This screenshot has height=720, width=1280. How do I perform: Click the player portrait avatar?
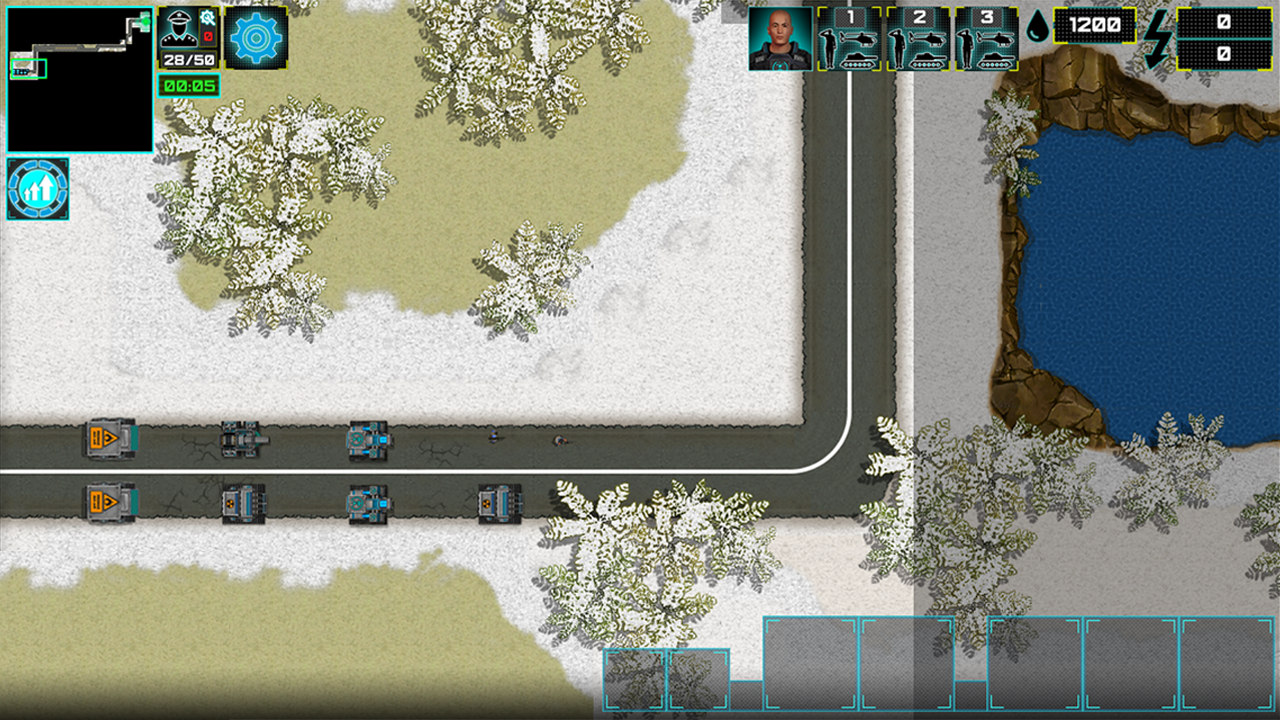click(781, 38)
